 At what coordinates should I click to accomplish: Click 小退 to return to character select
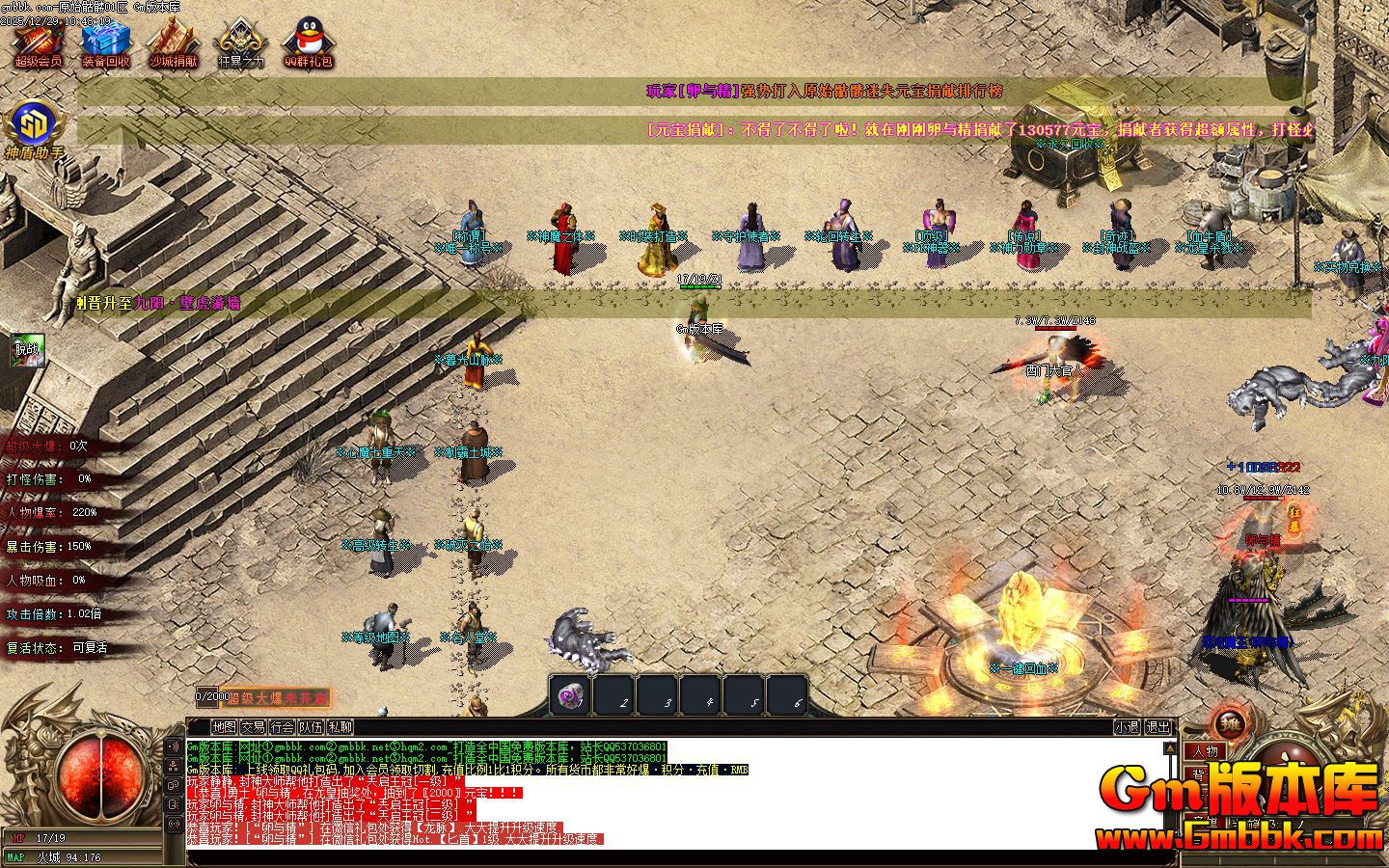point(1127,727)
